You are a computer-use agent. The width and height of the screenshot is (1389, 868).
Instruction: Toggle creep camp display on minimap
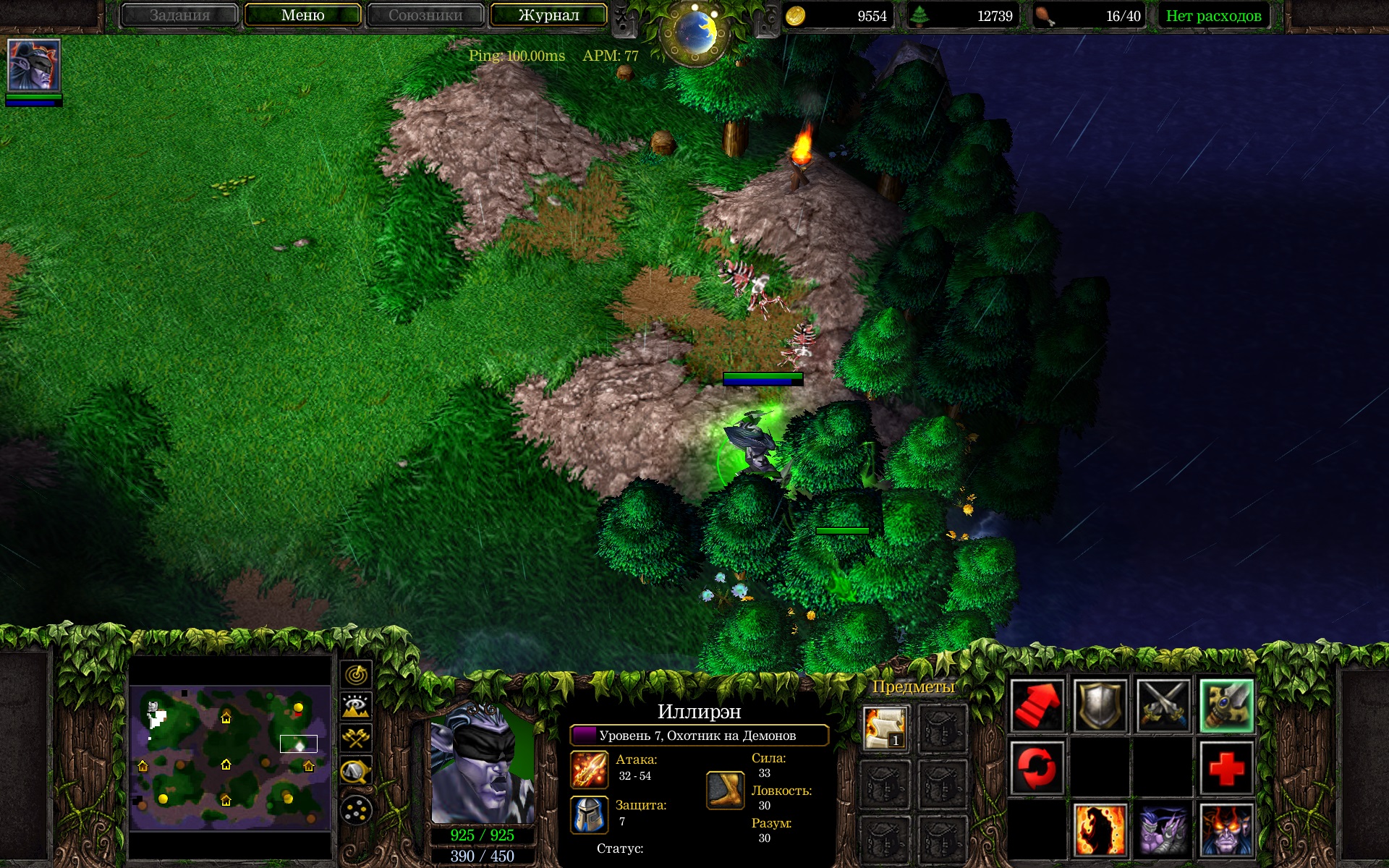point(356,772)
